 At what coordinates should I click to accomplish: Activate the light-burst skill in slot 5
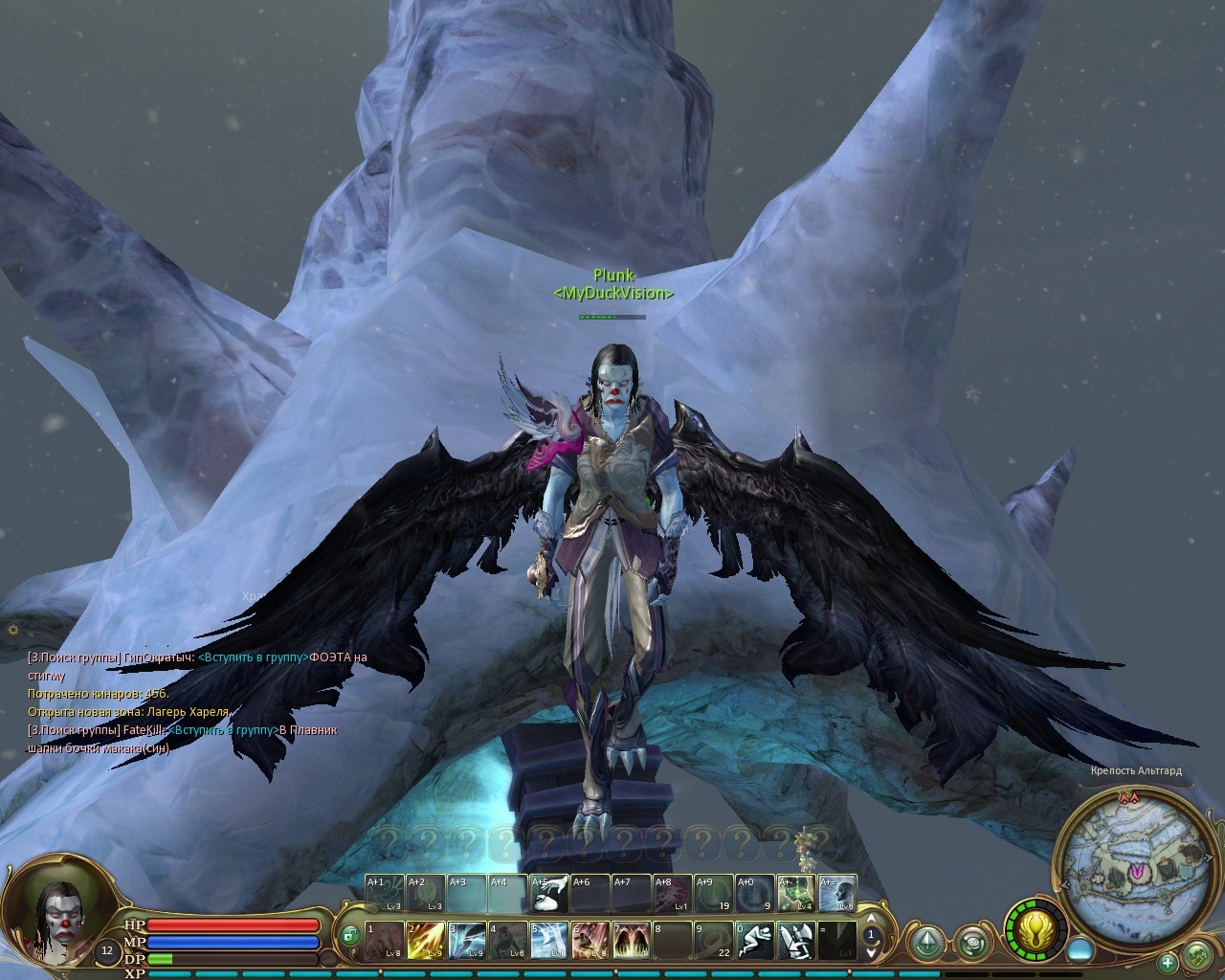549,940
